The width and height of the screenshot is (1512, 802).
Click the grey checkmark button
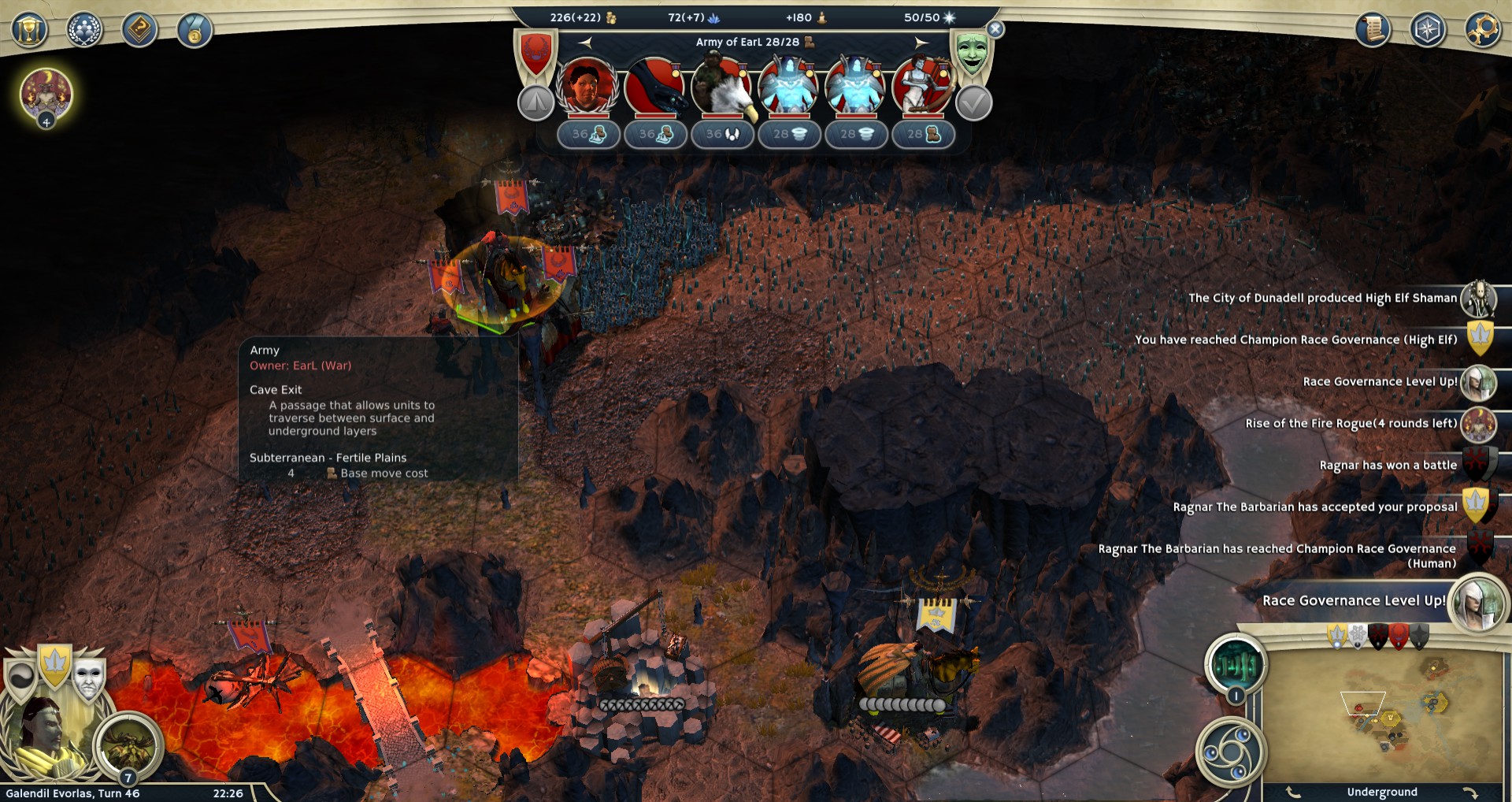973,103
